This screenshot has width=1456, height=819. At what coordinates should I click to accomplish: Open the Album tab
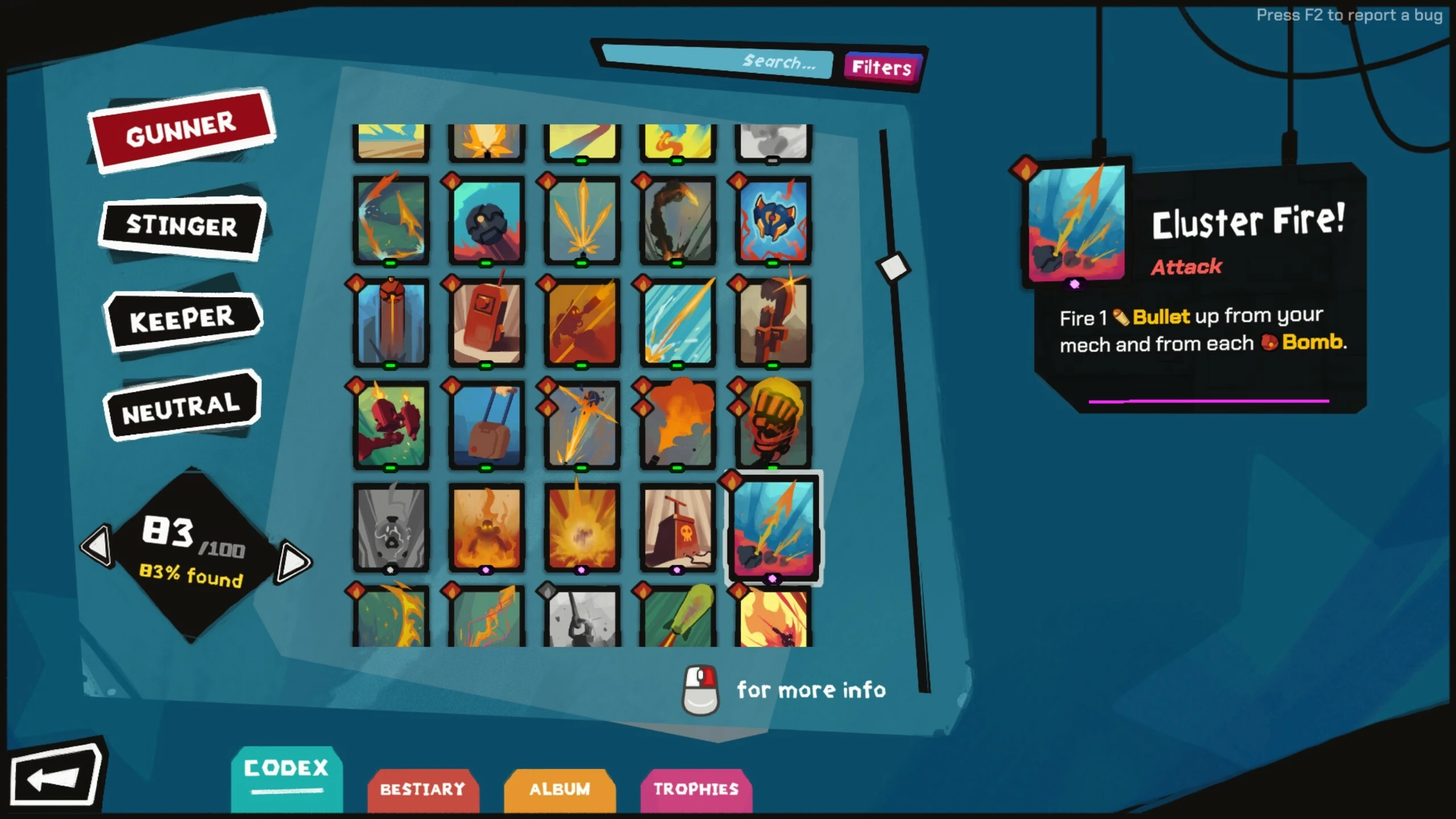560,789
